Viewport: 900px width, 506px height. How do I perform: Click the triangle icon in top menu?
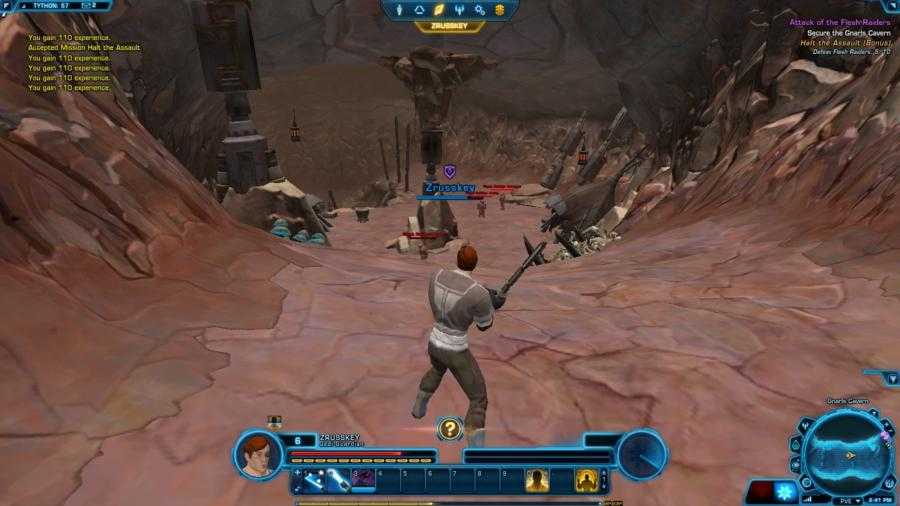(x=419, y=9)
